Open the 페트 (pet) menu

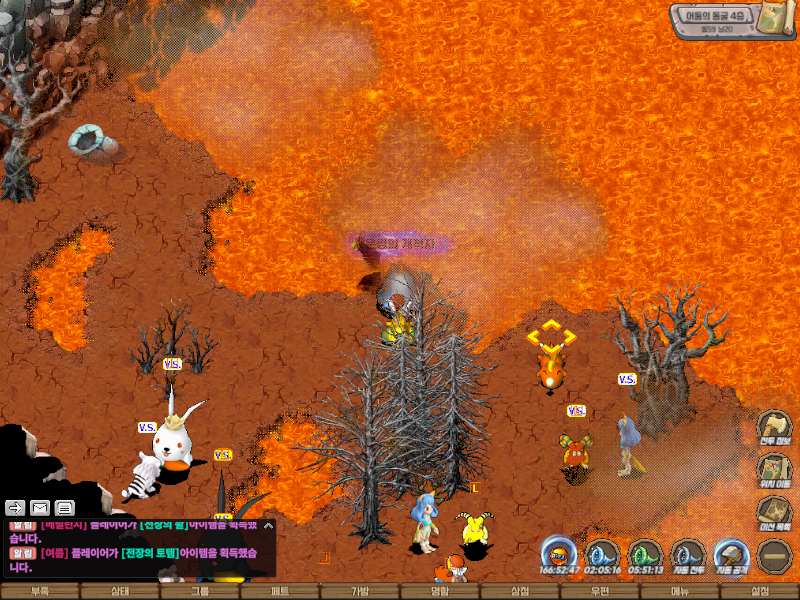(280, 591)
